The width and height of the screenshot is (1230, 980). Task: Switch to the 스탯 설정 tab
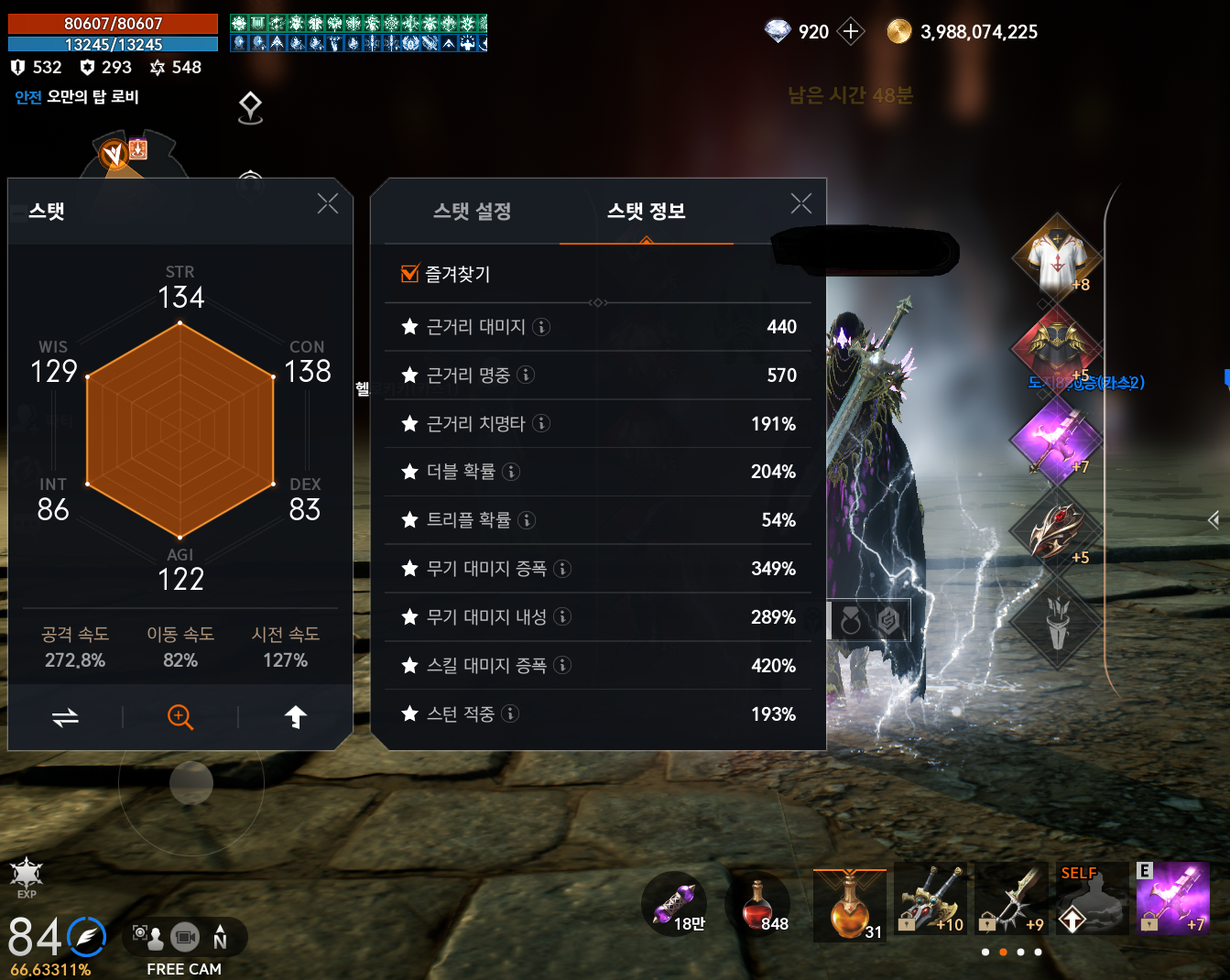coord(472,212)
